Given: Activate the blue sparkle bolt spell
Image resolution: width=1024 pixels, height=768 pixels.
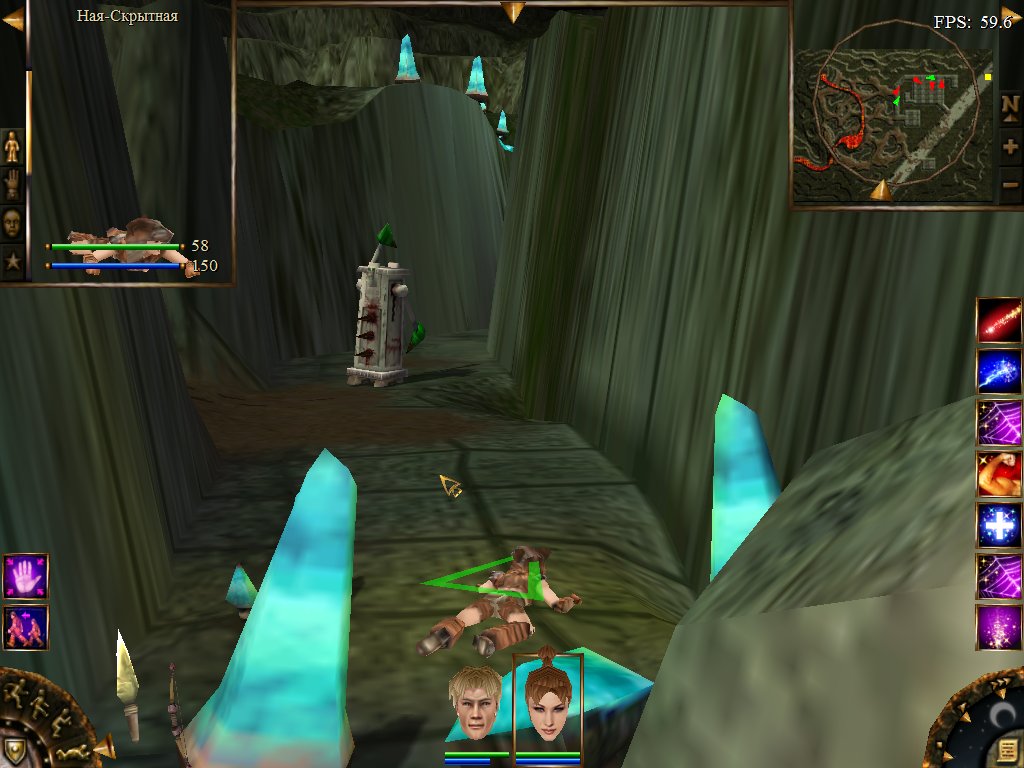Looking at the screenshot, I should click(998, 371).
